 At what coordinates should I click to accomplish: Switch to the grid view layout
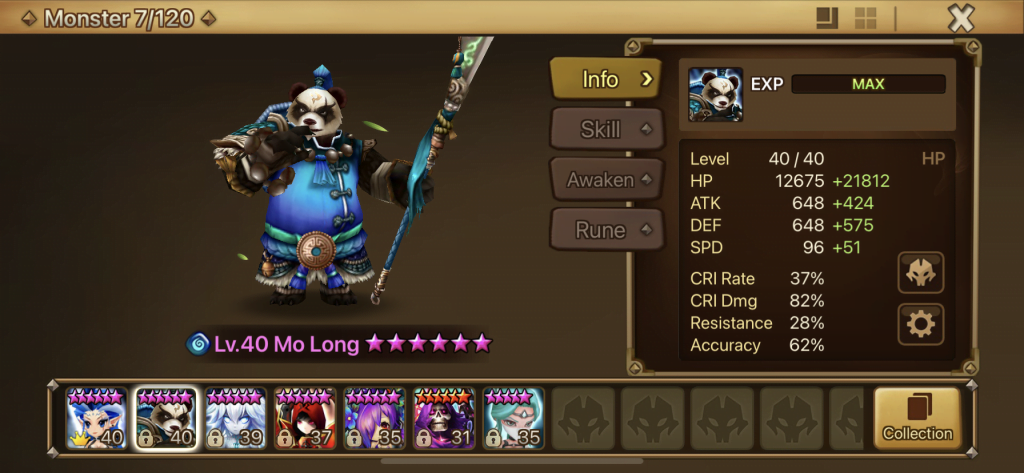tap(865, 18)
